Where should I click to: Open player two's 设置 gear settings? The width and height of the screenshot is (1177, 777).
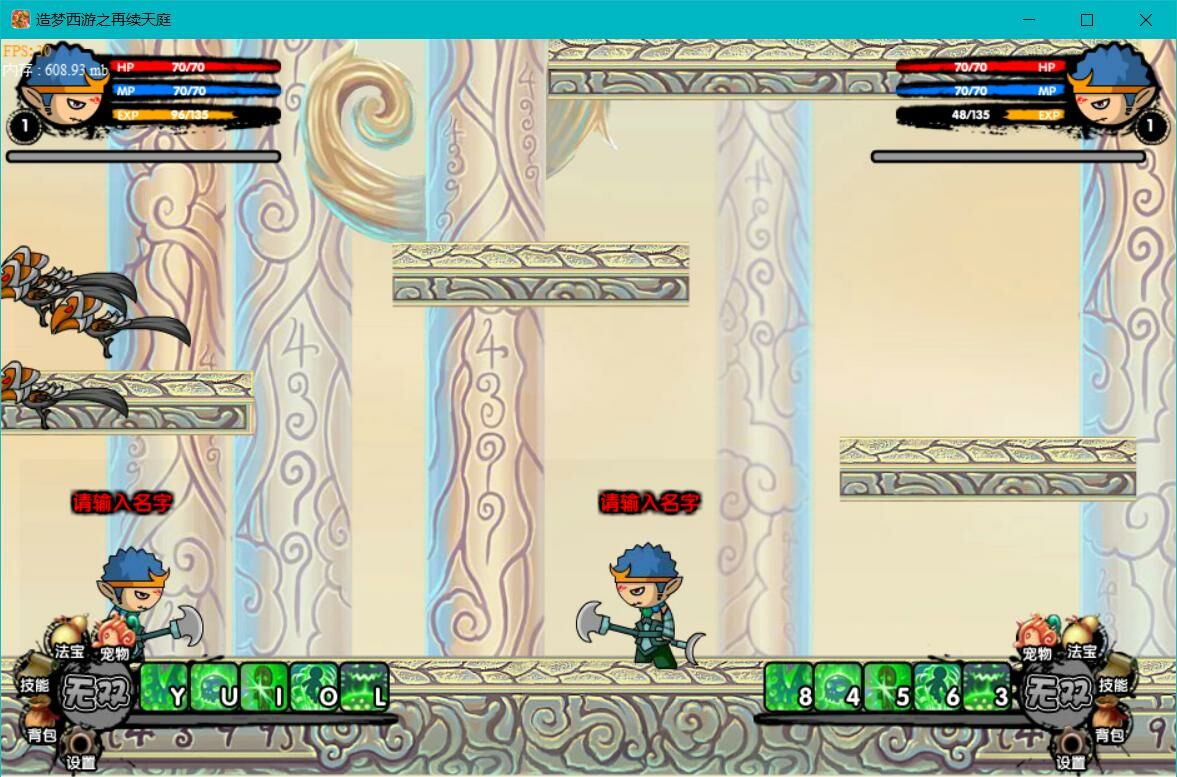pos(1071,748)
